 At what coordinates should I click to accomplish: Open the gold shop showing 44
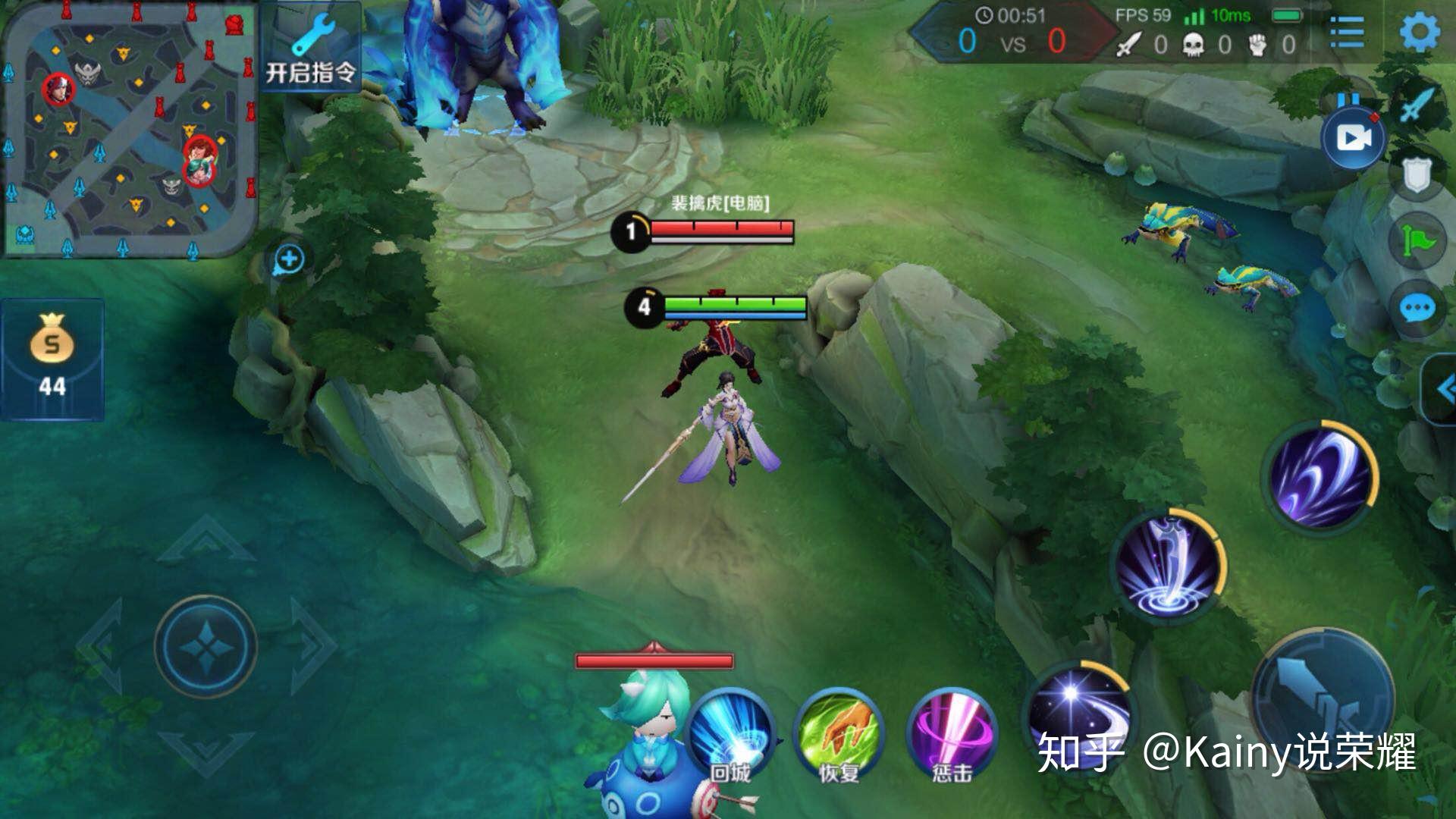pyautogui.click(x=52, y=359)
